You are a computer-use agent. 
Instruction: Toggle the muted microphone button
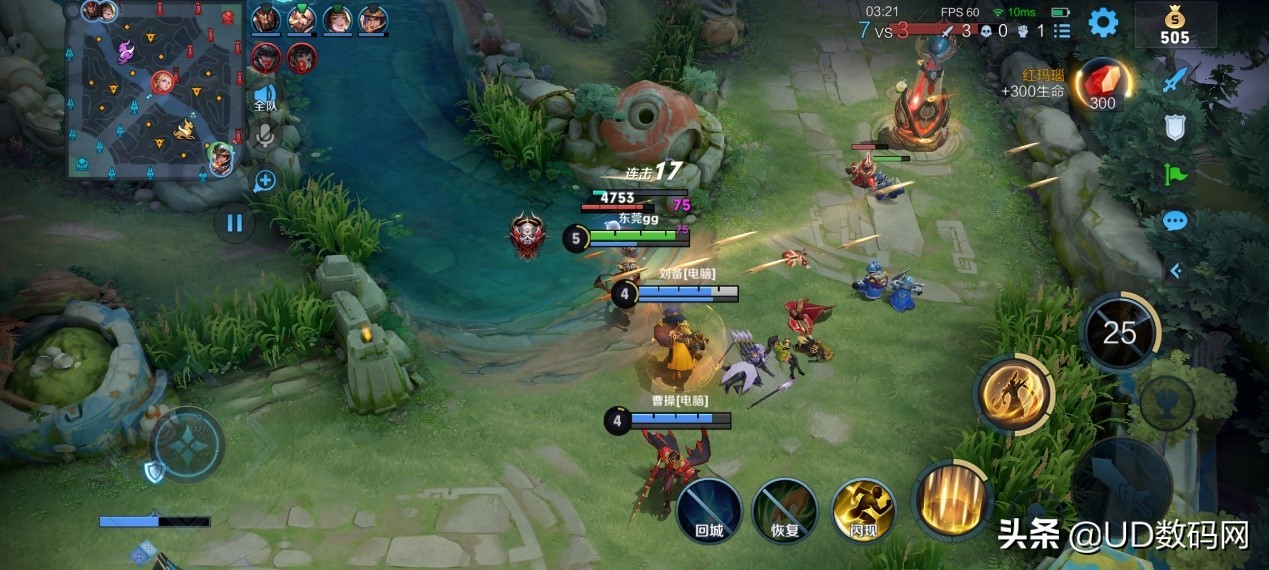[x=264, y=135]
